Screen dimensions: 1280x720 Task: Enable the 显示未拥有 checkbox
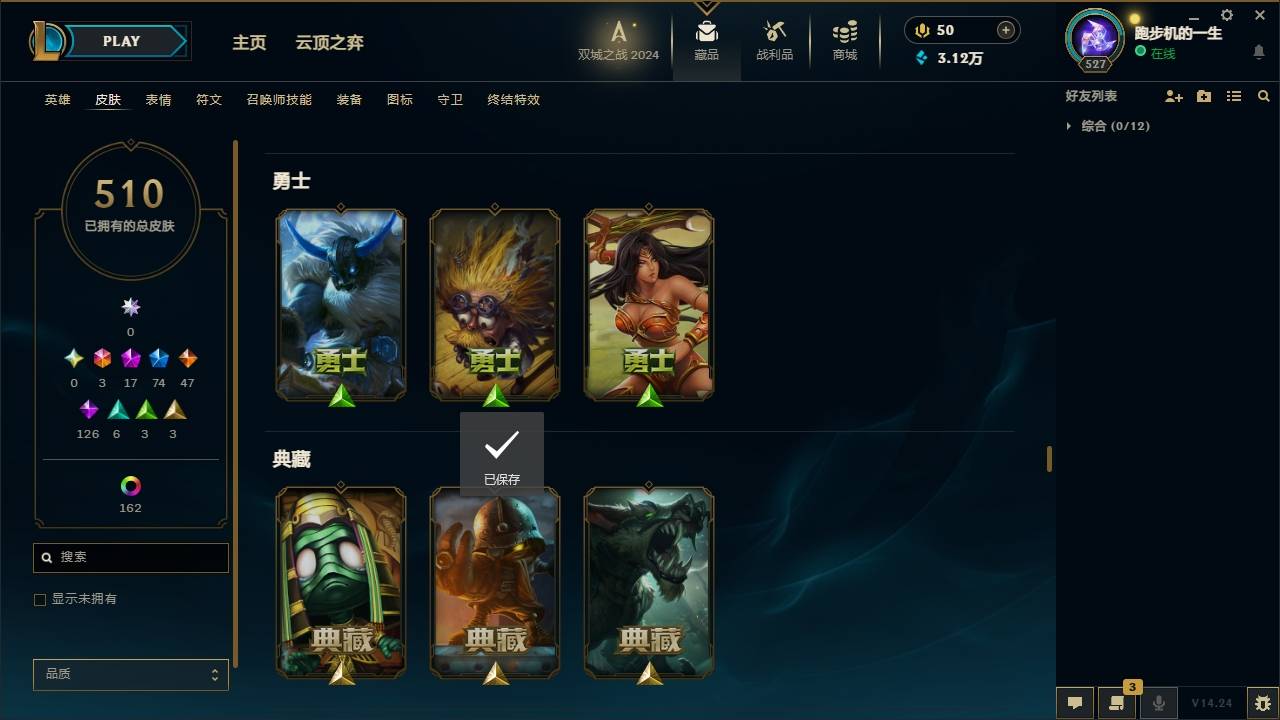[40, 599]
